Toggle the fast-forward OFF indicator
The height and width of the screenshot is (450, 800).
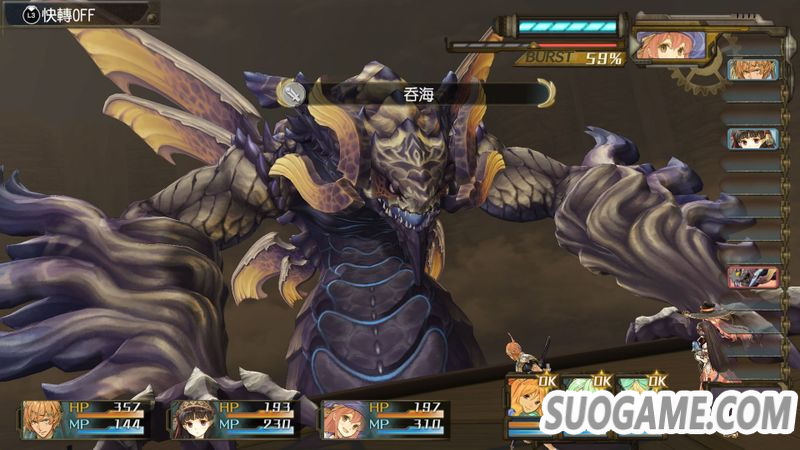pos(62,14)
